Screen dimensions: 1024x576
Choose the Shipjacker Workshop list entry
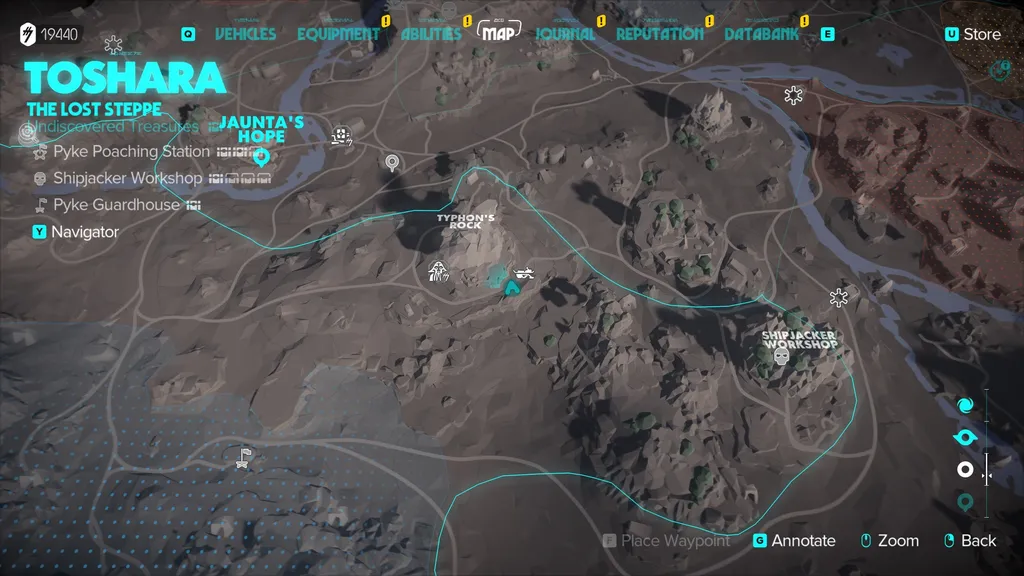[127, 178]
